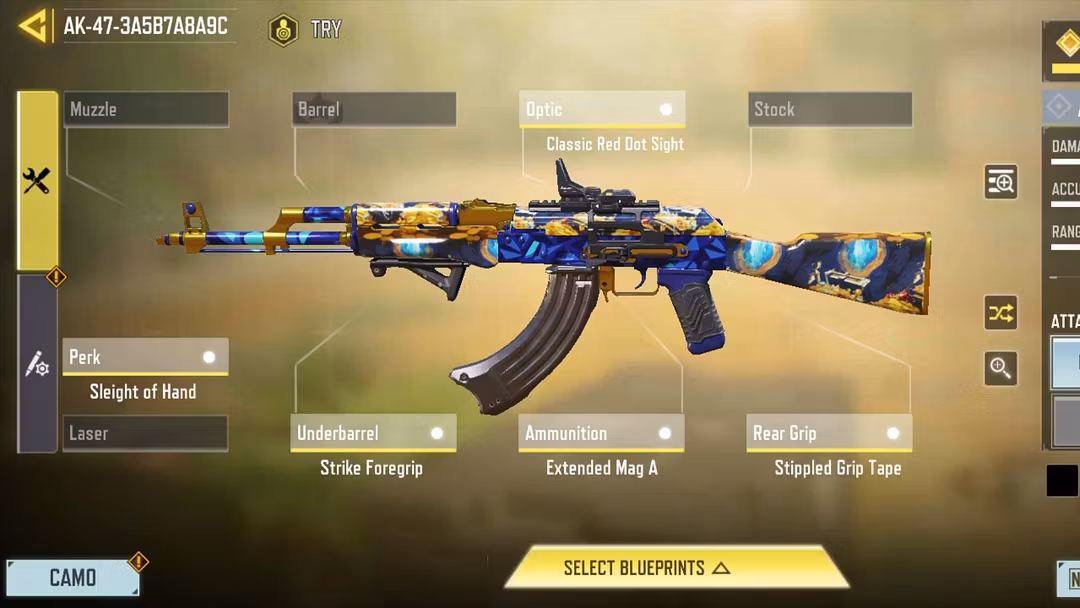Change the Underbarrel Strike Foregrip slot
This screenshot has height=608, width=1080.
point(374,434)
